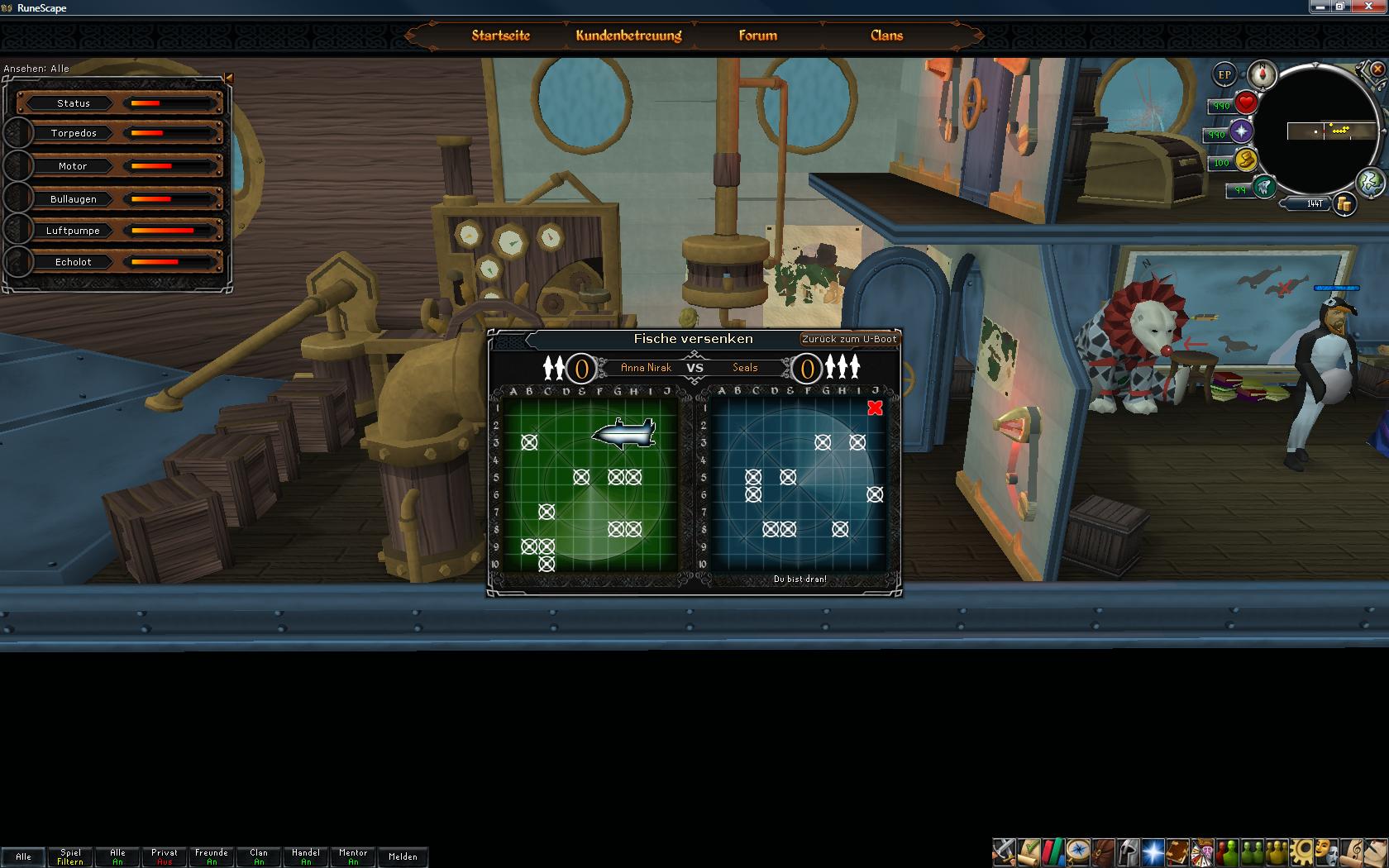Open the gold coins money pouch
Screen dimensions: 1389x868
pos(1344,203)
